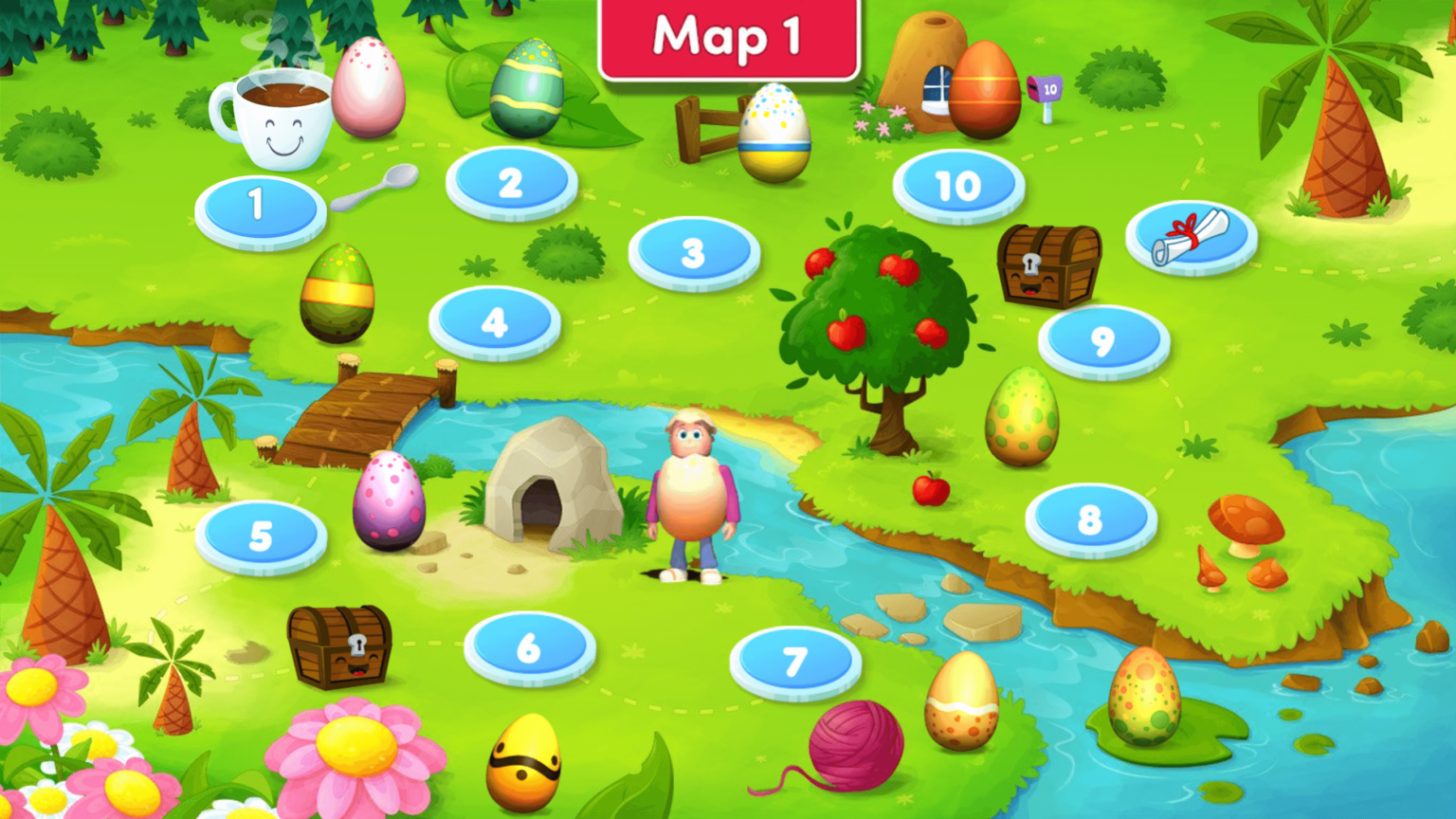Click the Map 1 banner
This screenshot has width=1456, height=819.
pyautogui.click(x=728, y=40)
